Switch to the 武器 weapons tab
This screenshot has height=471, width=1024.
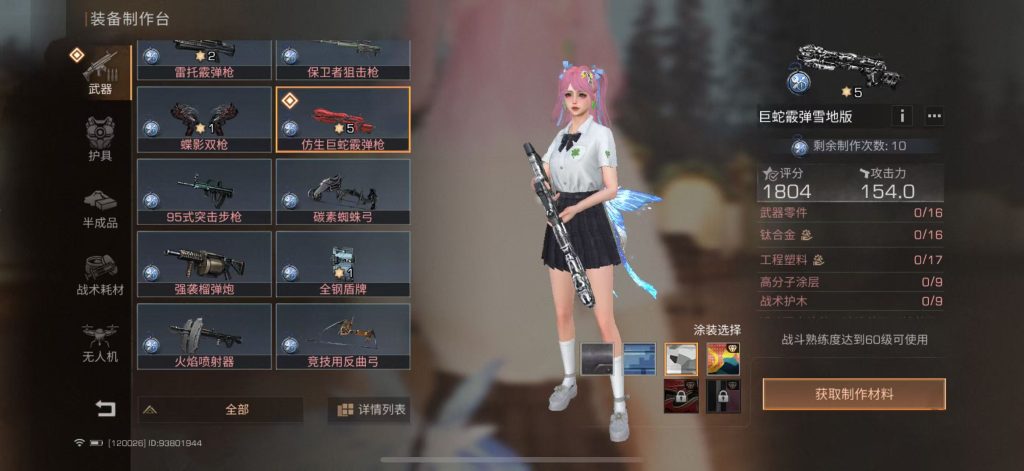tap(100, 72)
